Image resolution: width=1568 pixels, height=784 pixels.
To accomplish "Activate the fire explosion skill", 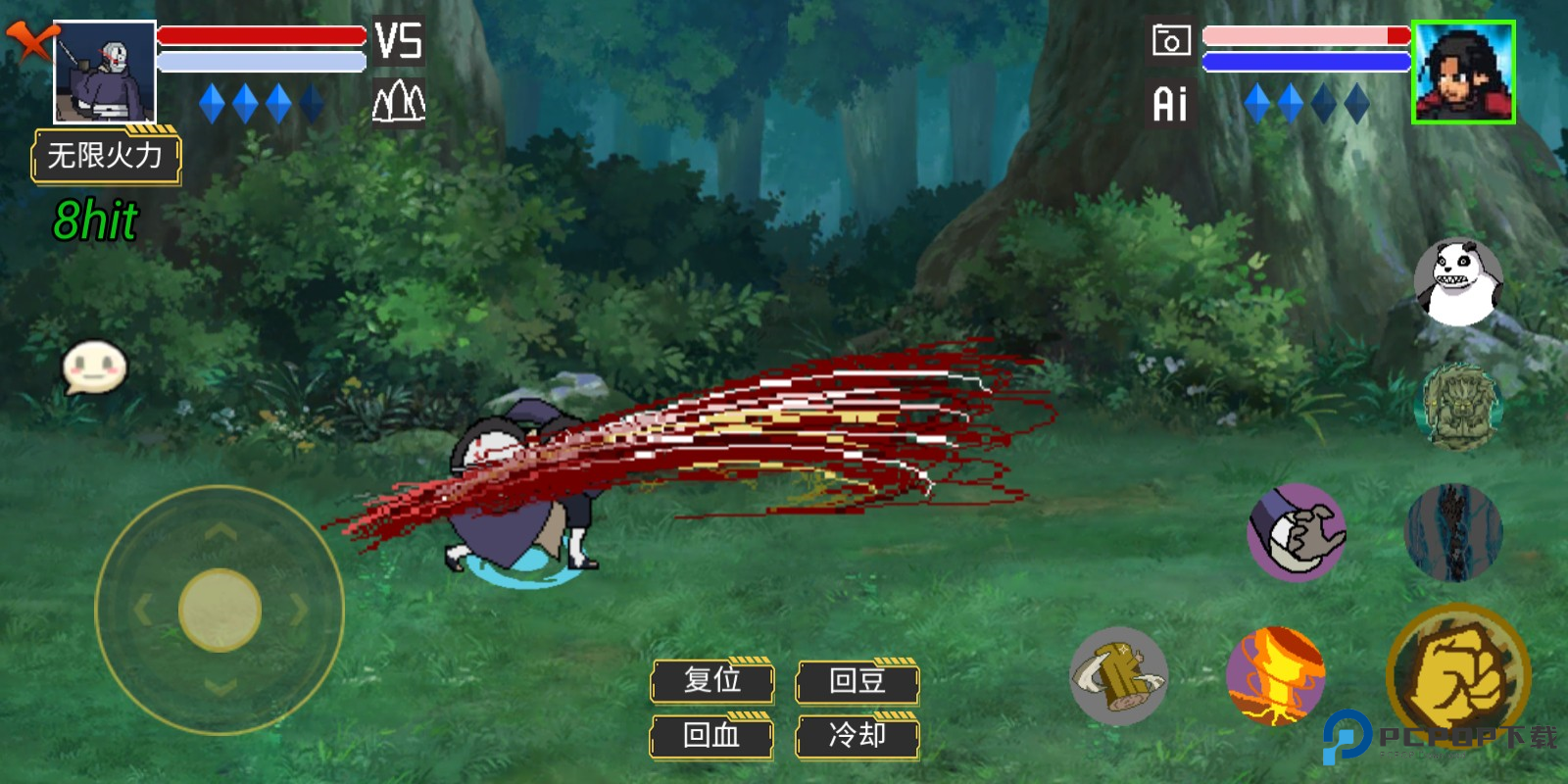I will [x=1275, y=675].
